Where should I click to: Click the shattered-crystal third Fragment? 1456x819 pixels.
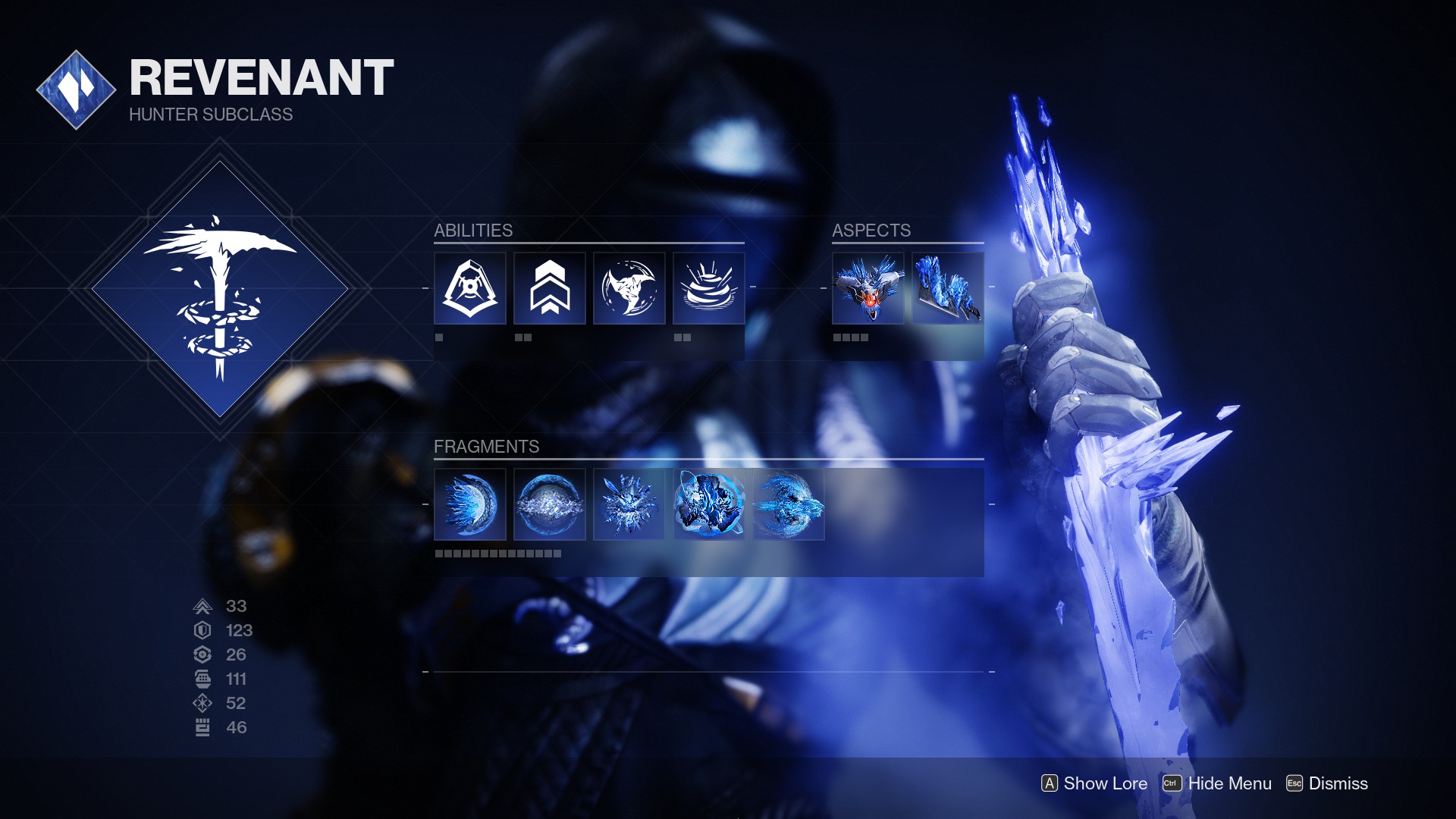coord(629,504)
